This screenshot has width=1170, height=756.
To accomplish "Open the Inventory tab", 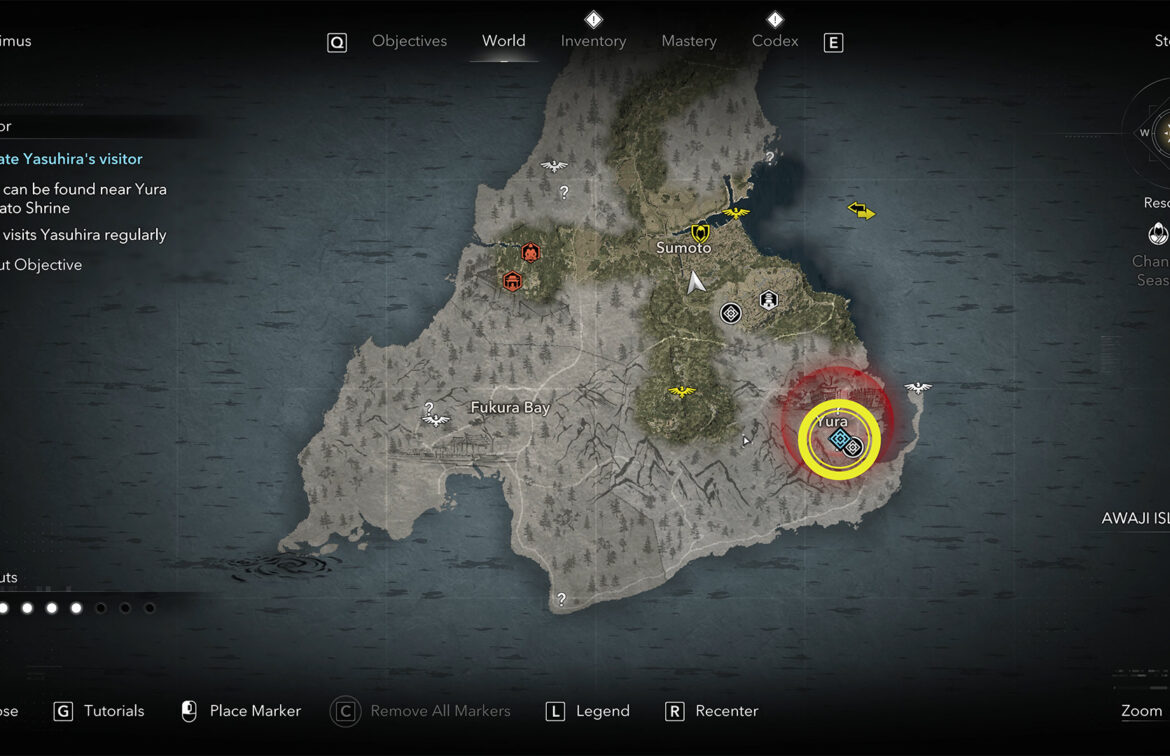I will (593, 41).
